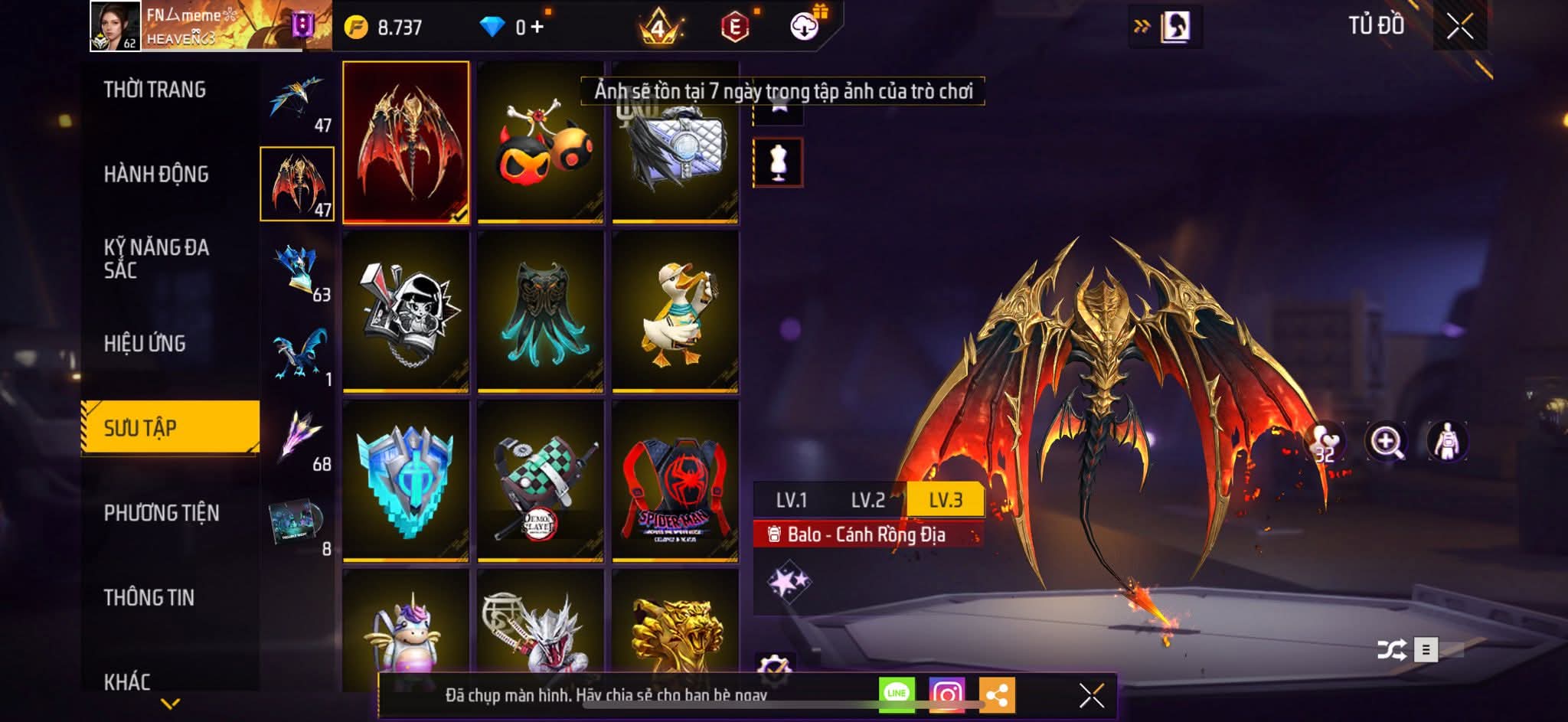
Task: Select the duck backpack item
Action: (675, 312)
